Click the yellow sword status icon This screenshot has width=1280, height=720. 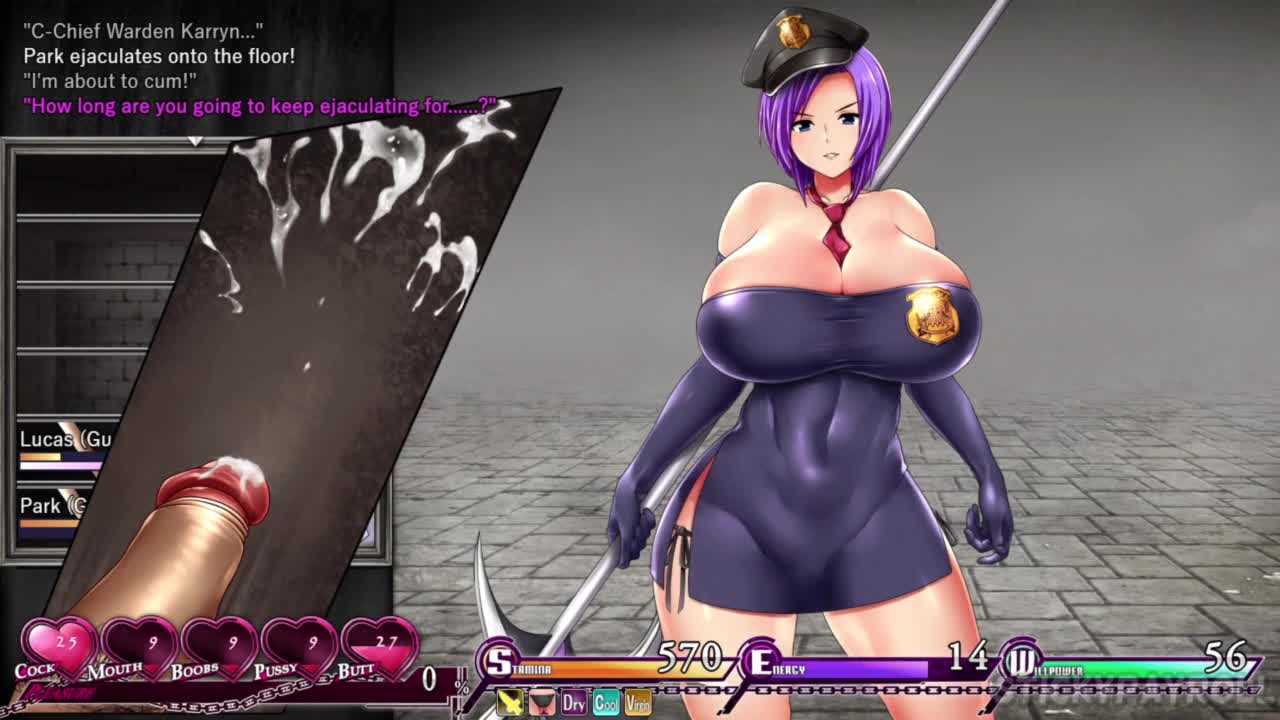tap(510, 702)
